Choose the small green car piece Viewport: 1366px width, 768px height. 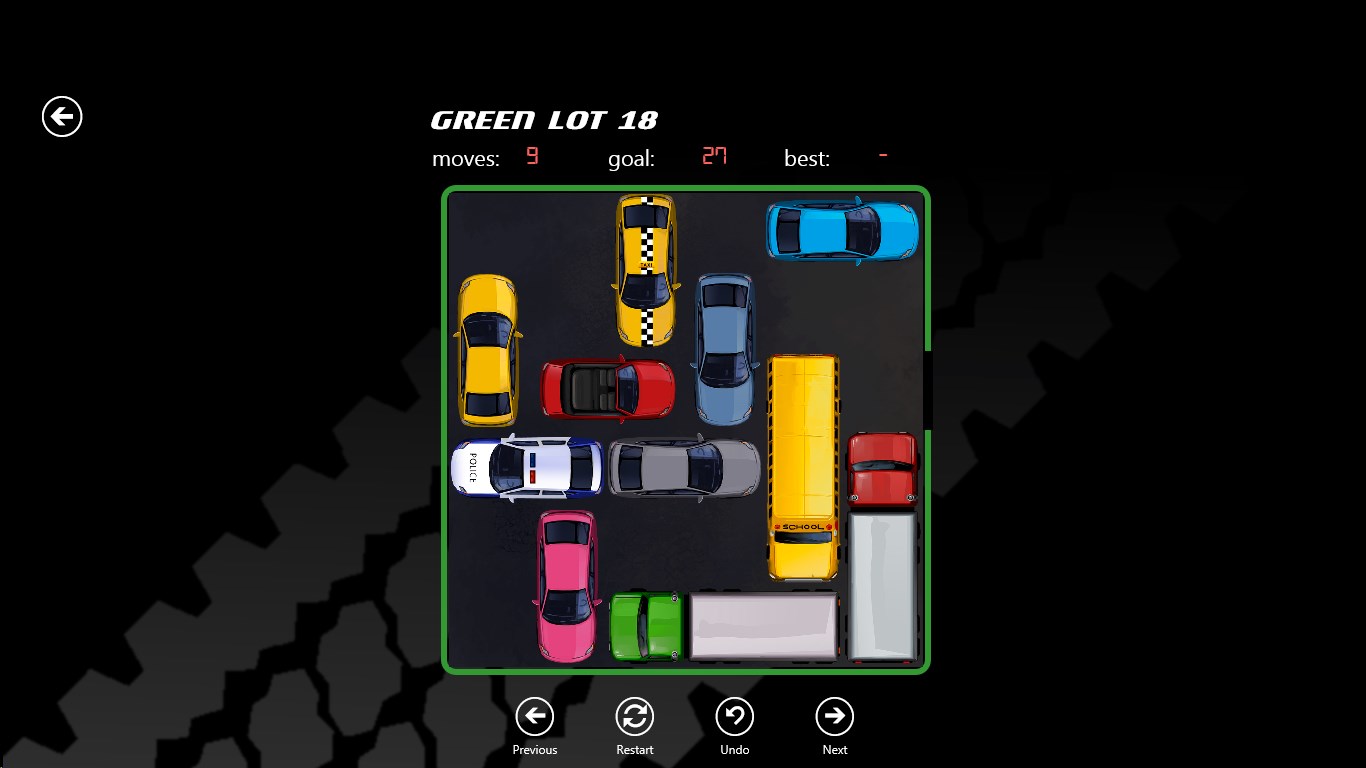646,626
